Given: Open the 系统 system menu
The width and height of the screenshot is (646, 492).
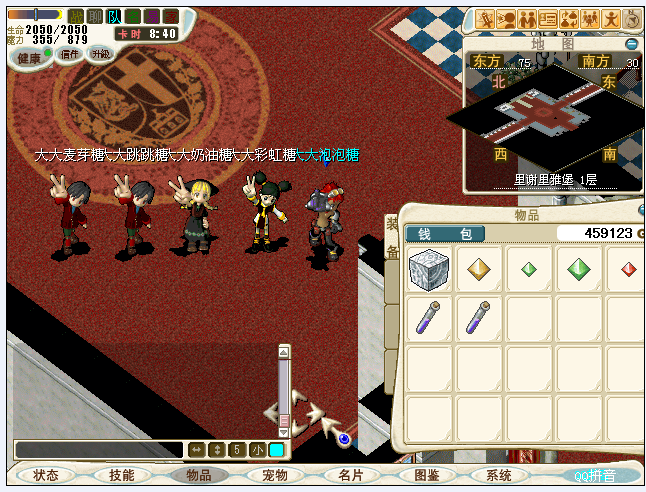Looking at the screenshot, I should click(498, 476).
